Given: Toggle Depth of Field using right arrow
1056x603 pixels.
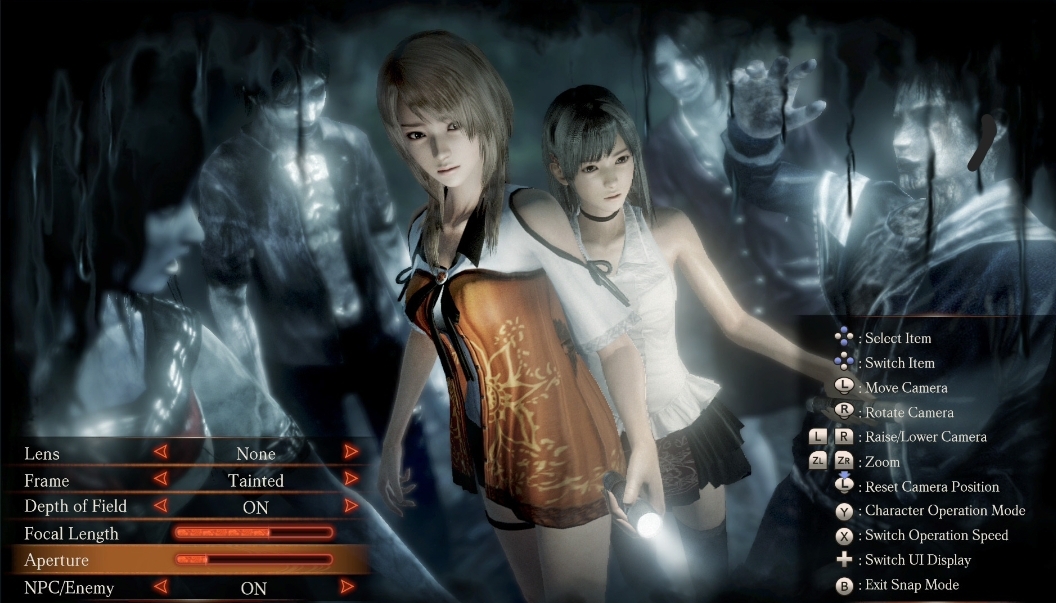Looking at the screenshot, I should [x=350, y=507].
